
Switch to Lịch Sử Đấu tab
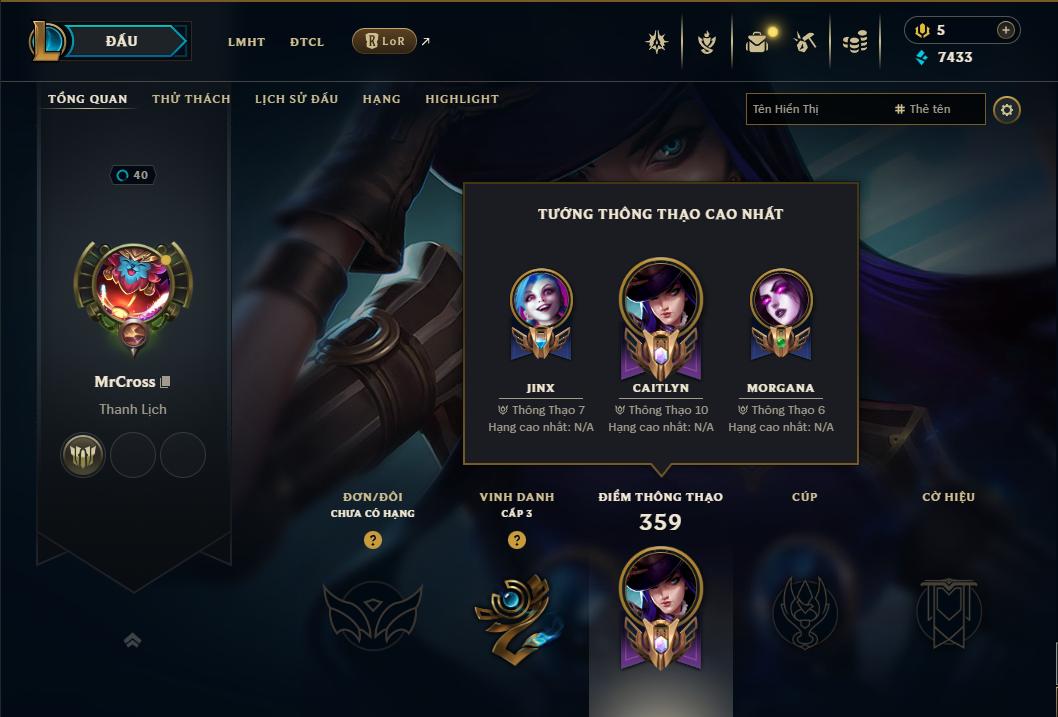pyautogui.click(x=296, y=99)
